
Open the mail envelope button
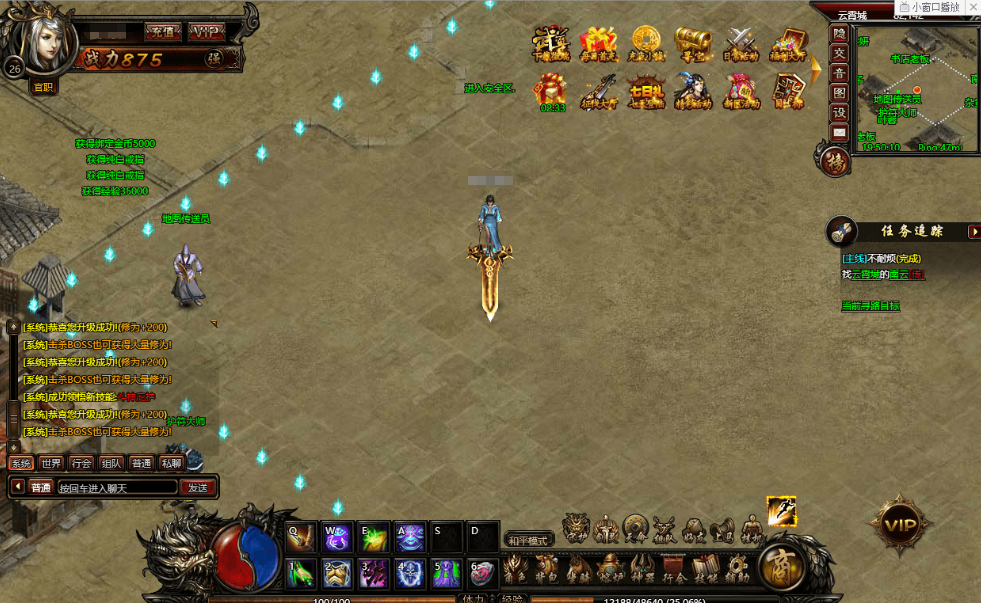coord(839,132)
